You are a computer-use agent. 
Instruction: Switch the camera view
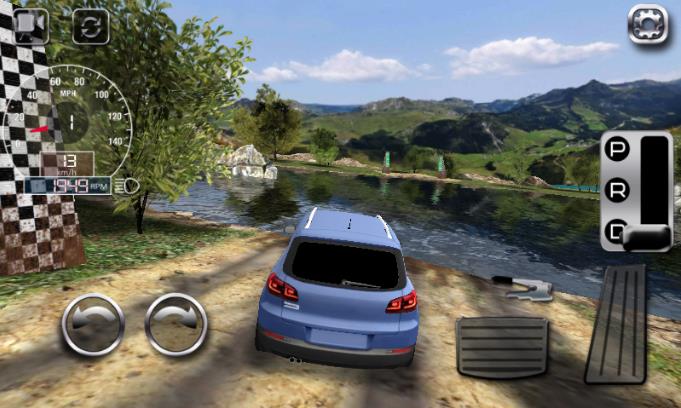[30, 25]
